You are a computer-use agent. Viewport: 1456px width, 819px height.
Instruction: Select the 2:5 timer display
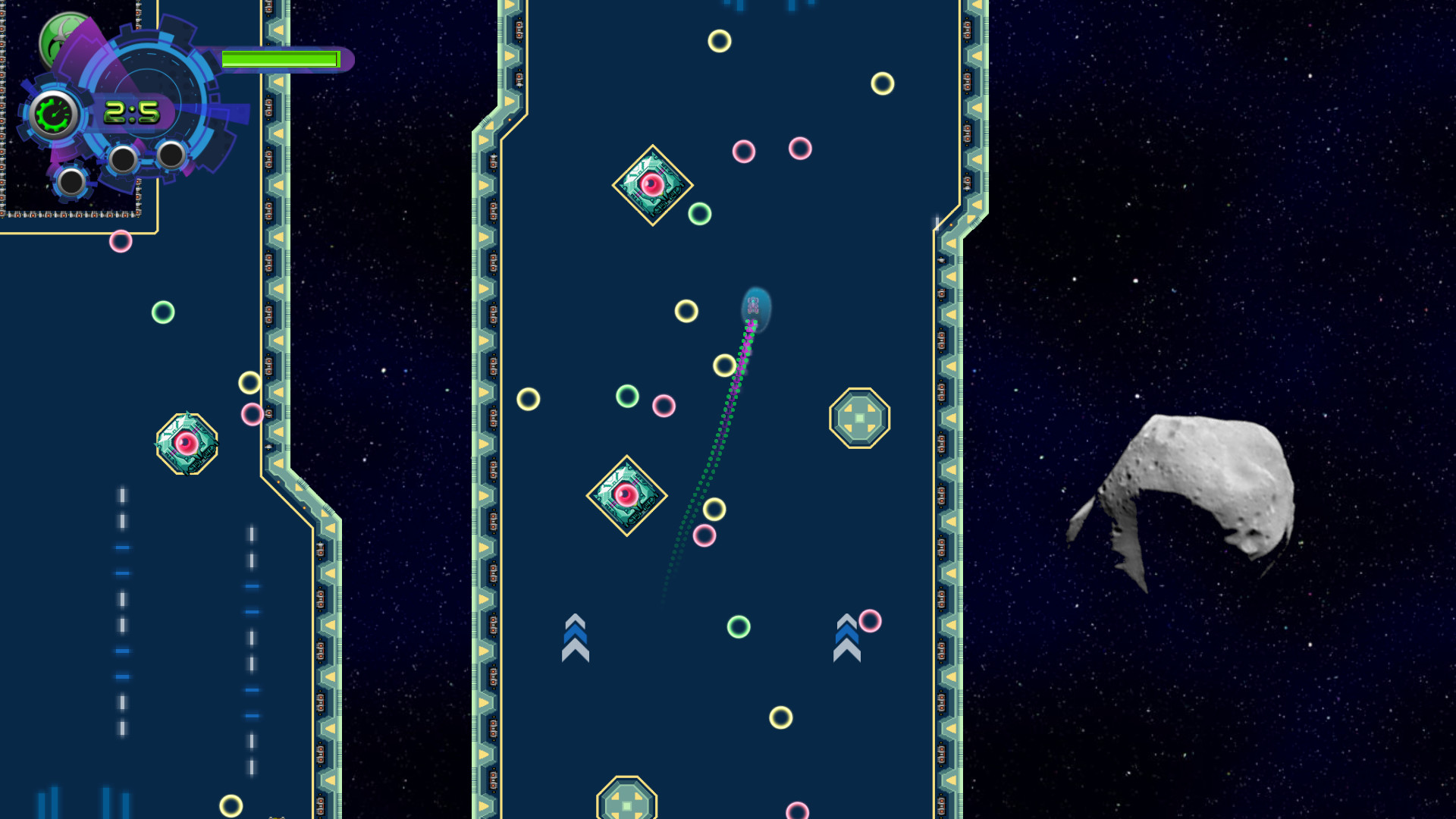coord(130,112)
